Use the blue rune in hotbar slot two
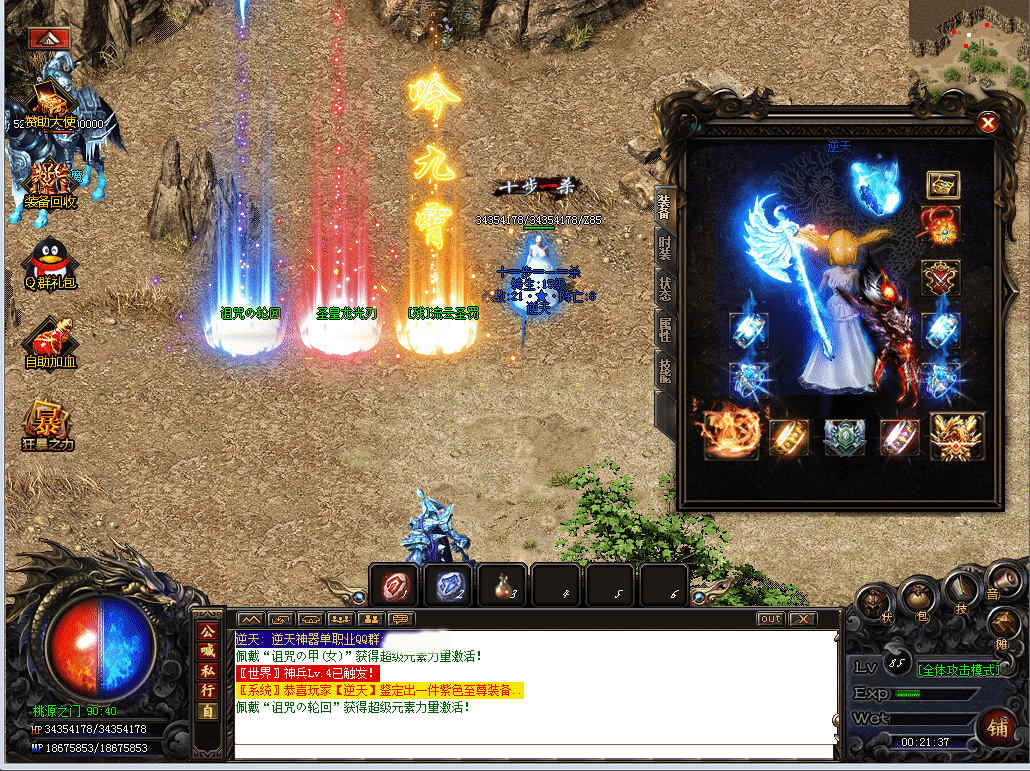The width and height of the screenshot is (1030, 771). tap(448, 586)
